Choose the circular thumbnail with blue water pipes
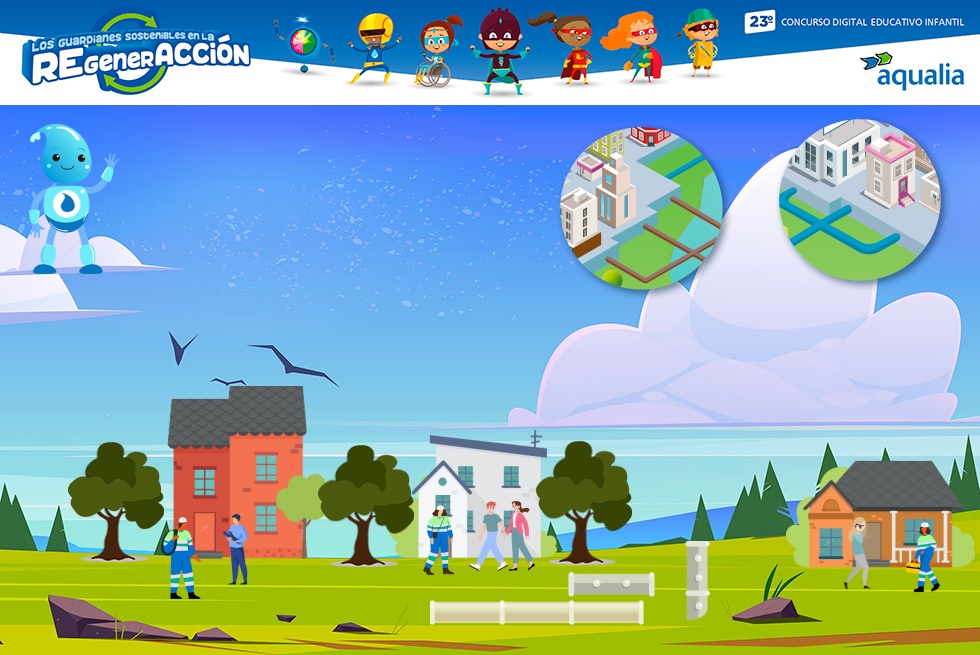Screen dimensions: 980x655 click(x=860, y=200)
